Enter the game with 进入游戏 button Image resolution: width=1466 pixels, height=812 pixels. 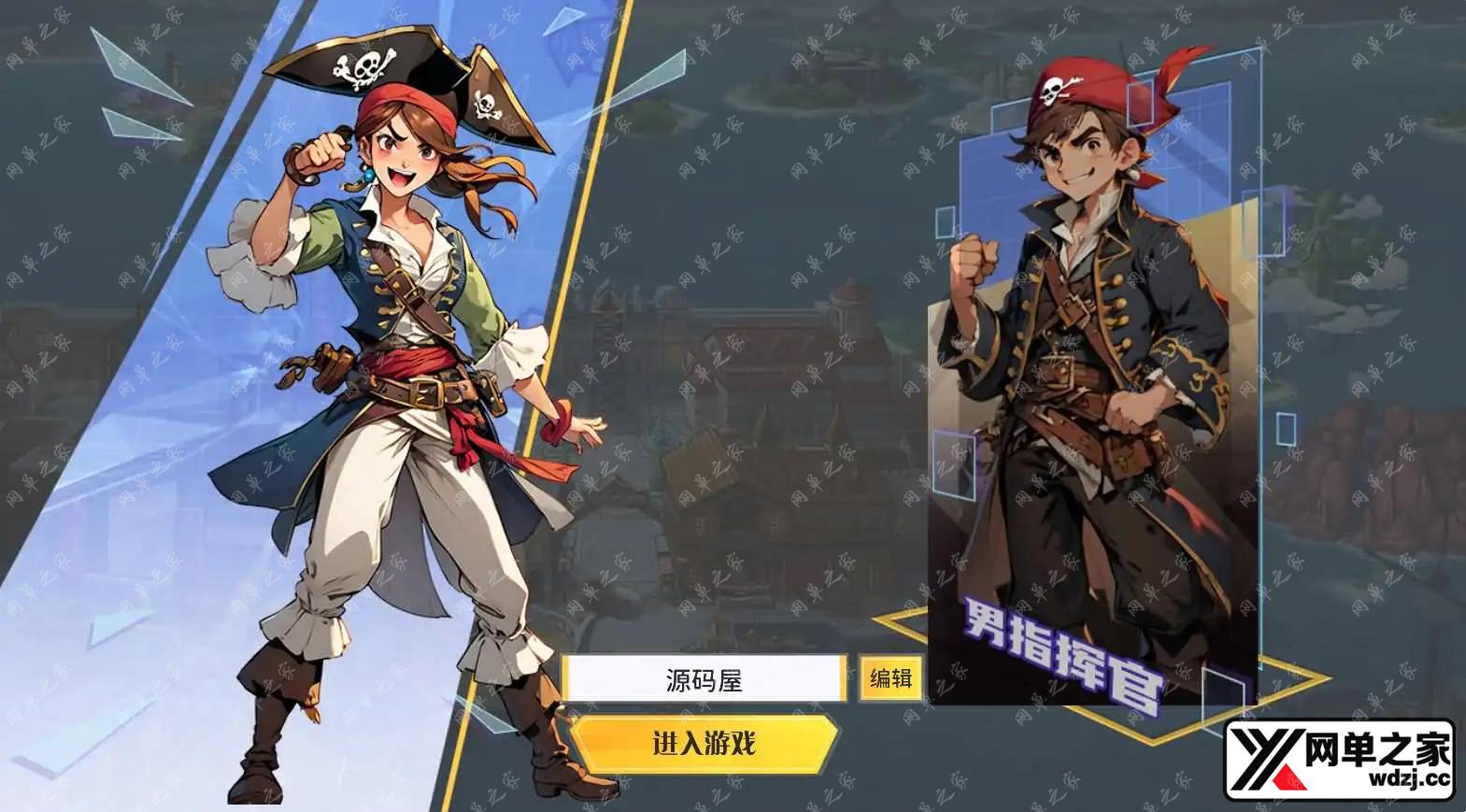[x=704, y=744]
